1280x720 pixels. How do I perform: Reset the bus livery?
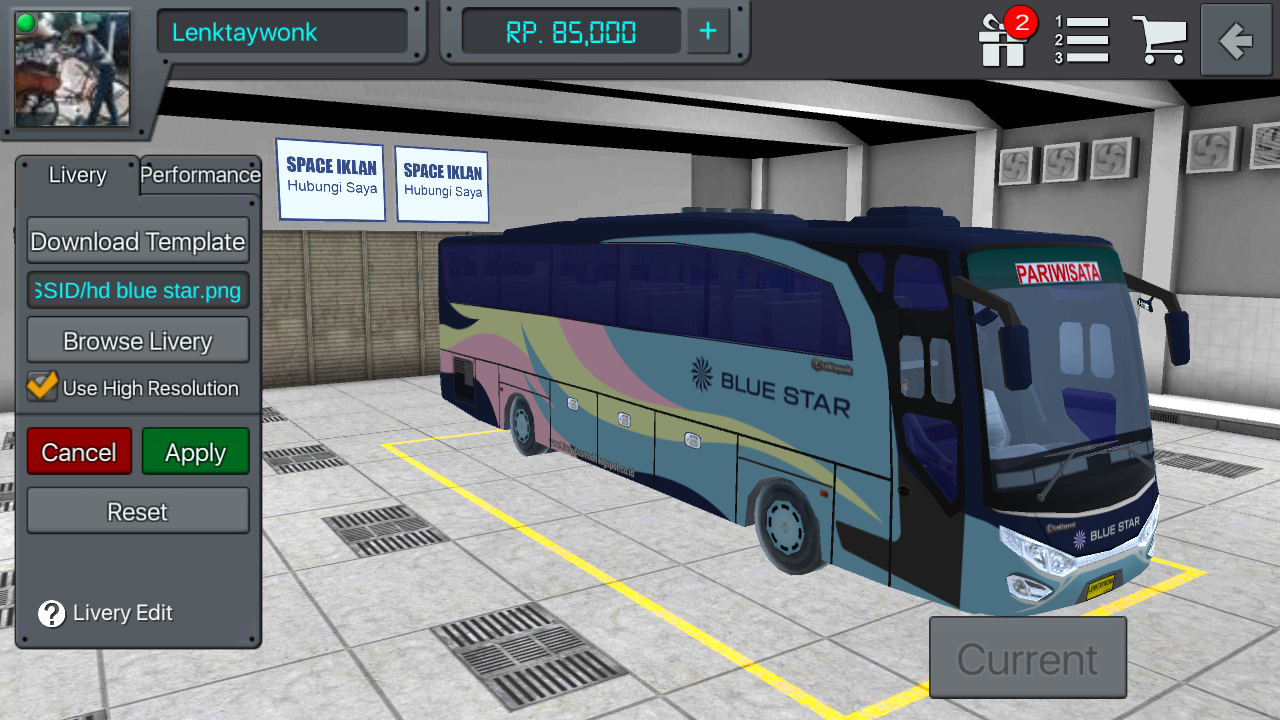(137, 511)
